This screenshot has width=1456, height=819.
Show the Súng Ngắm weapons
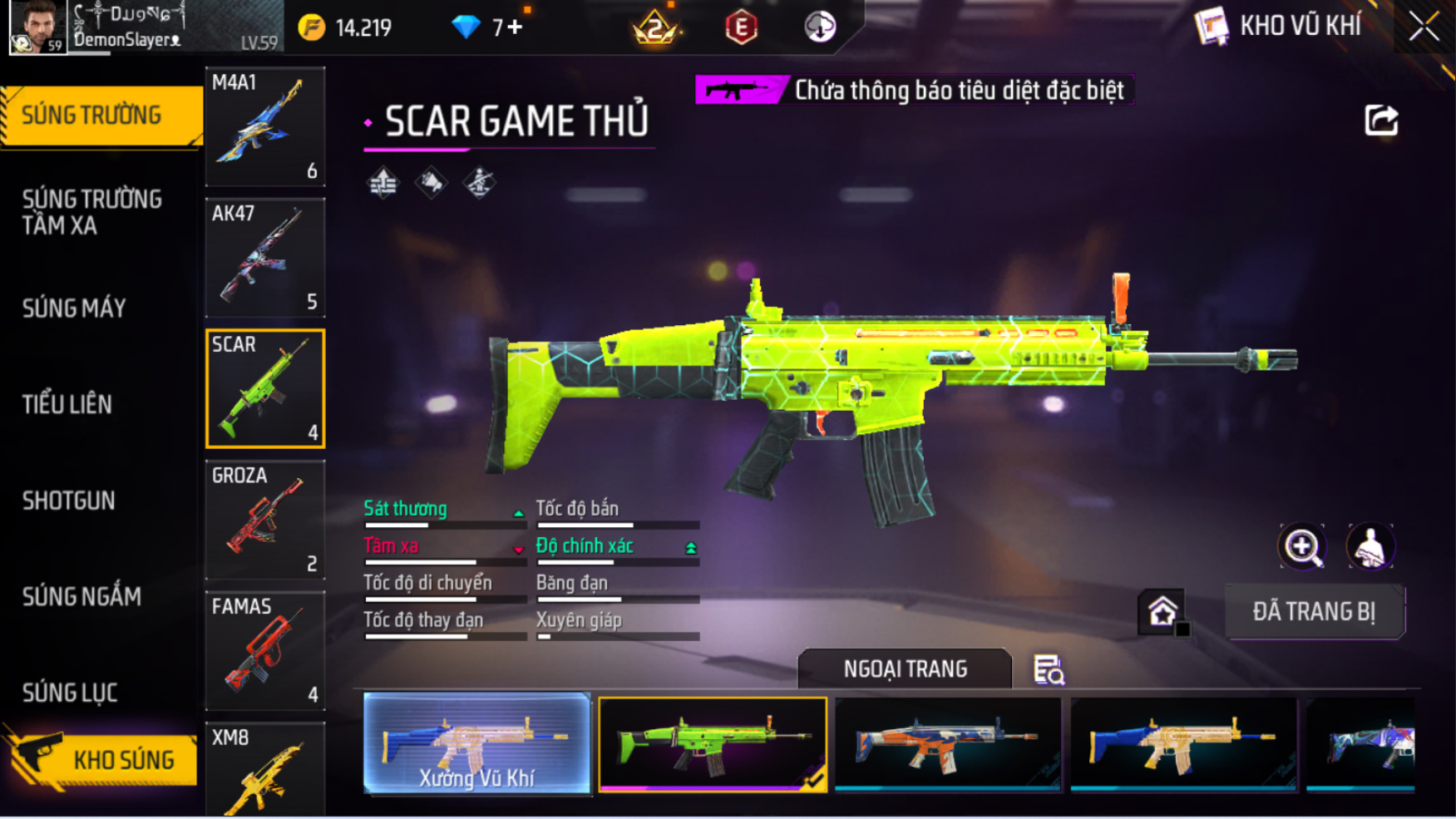pyautogui.click(x=81, y=596)
